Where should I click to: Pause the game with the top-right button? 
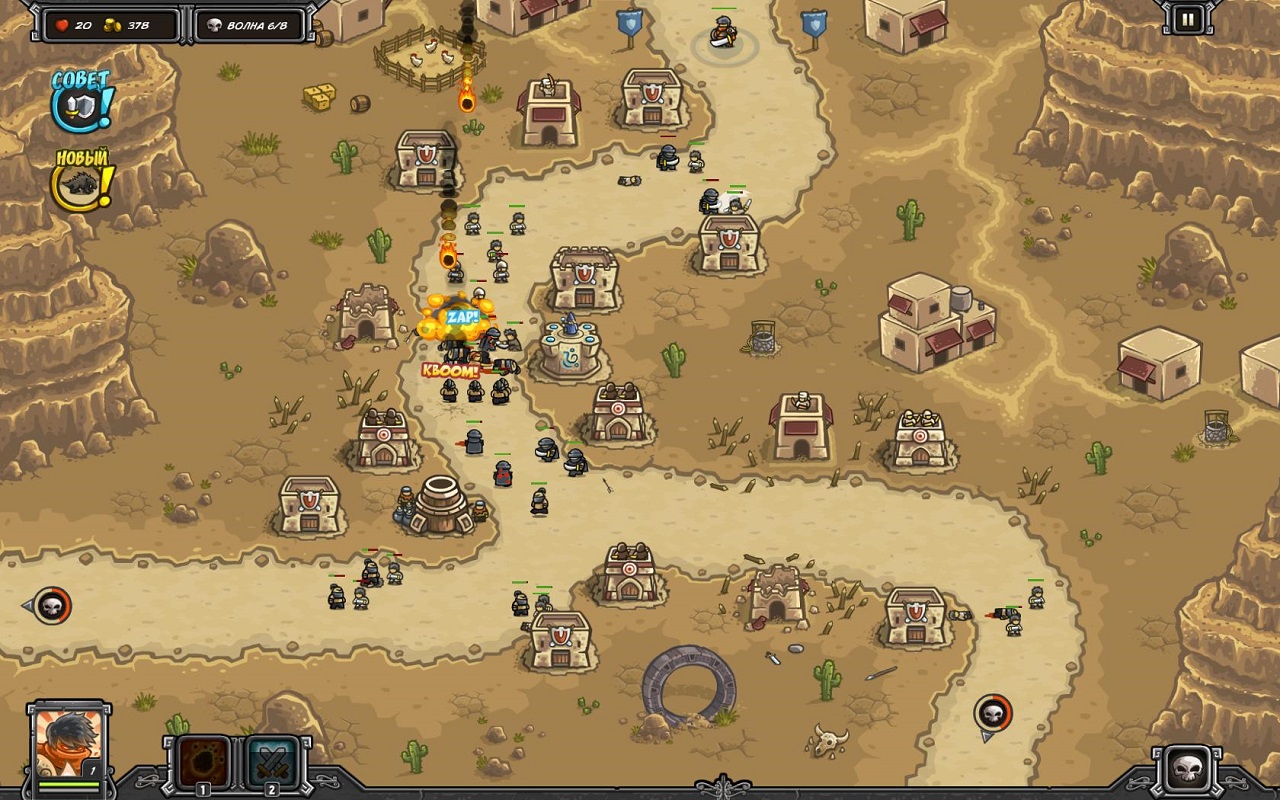click(x=1187, y=19)
